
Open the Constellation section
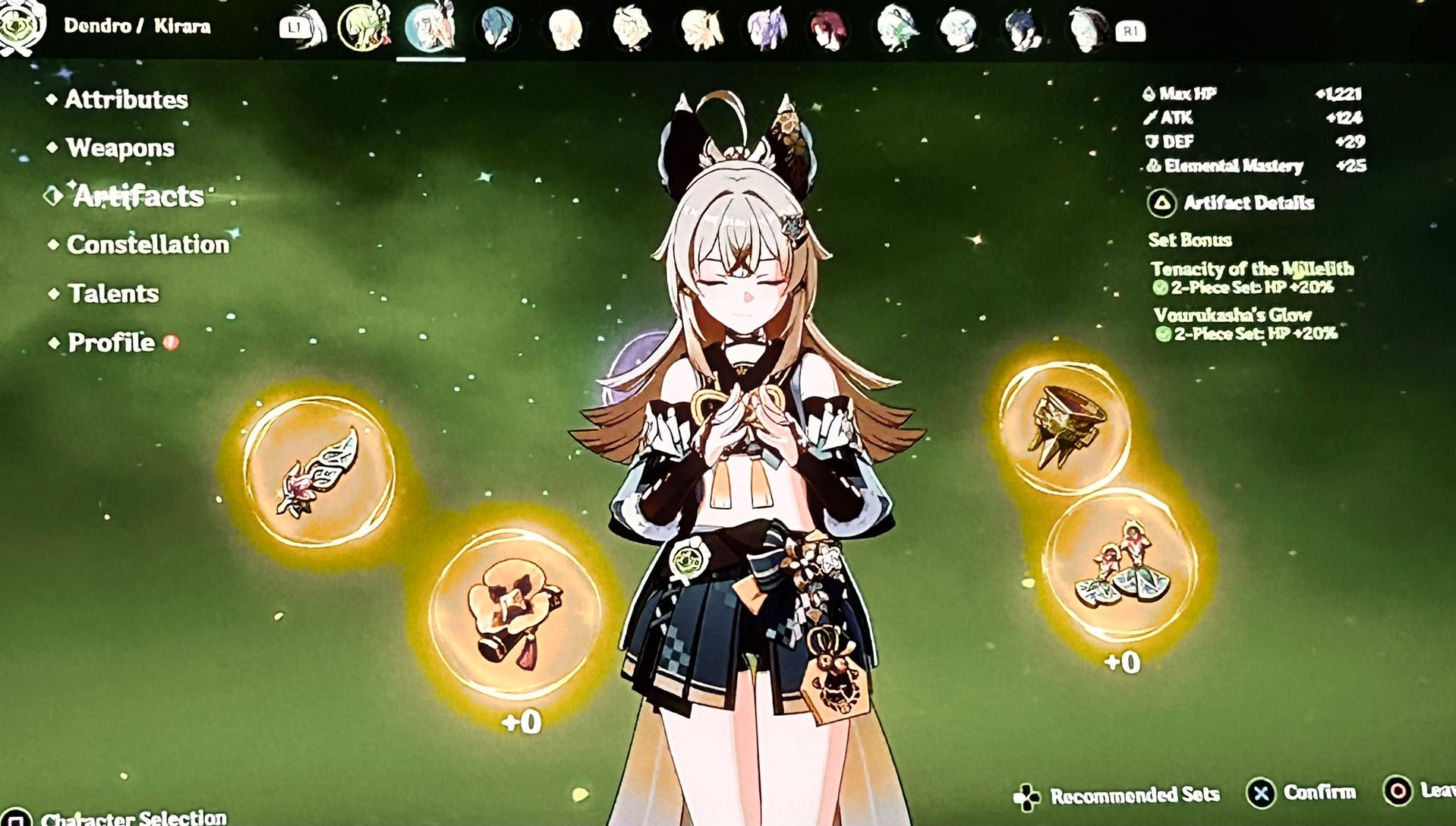click(x=147, y=245)
